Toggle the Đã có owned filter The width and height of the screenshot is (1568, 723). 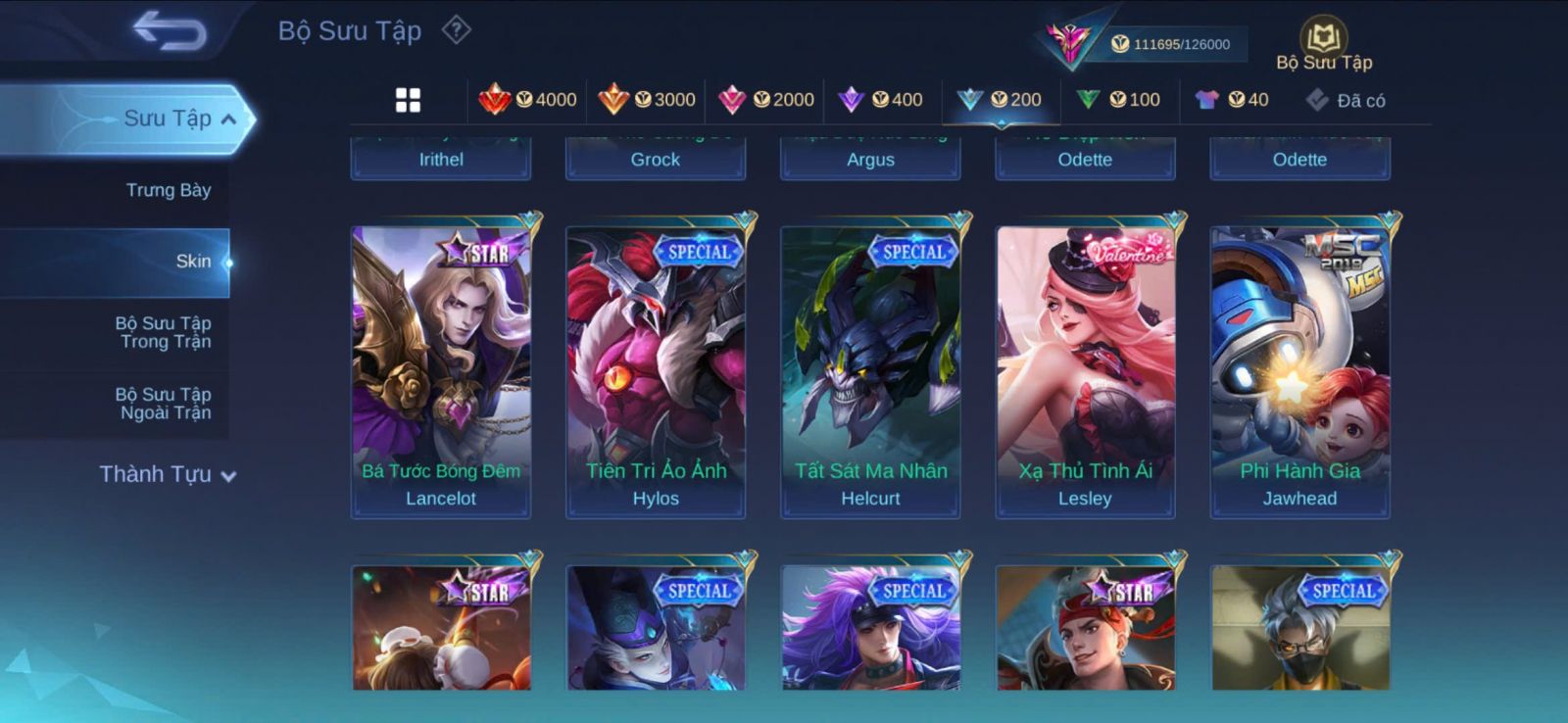pos(1347,100)
